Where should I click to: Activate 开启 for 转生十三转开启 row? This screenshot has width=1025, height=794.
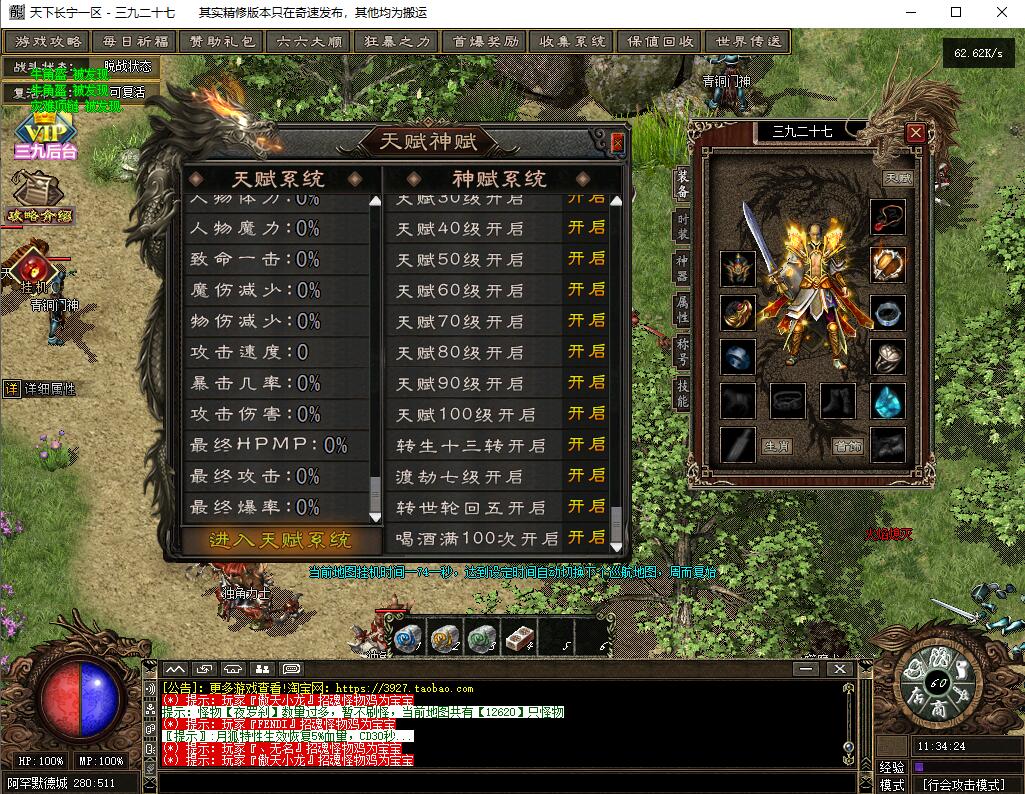(x=587, y=444)
